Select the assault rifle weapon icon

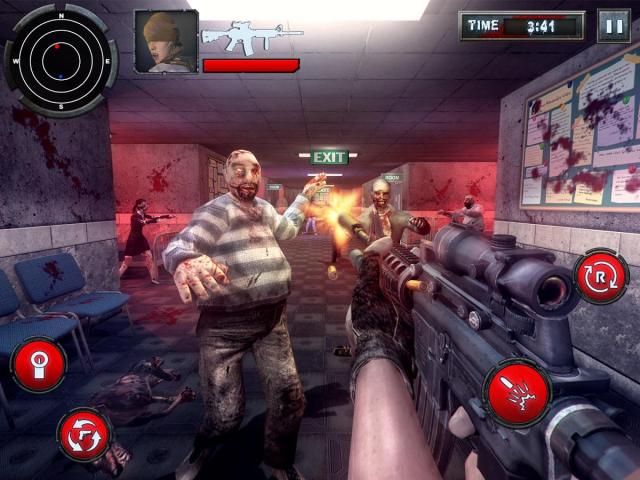point(251,36)
